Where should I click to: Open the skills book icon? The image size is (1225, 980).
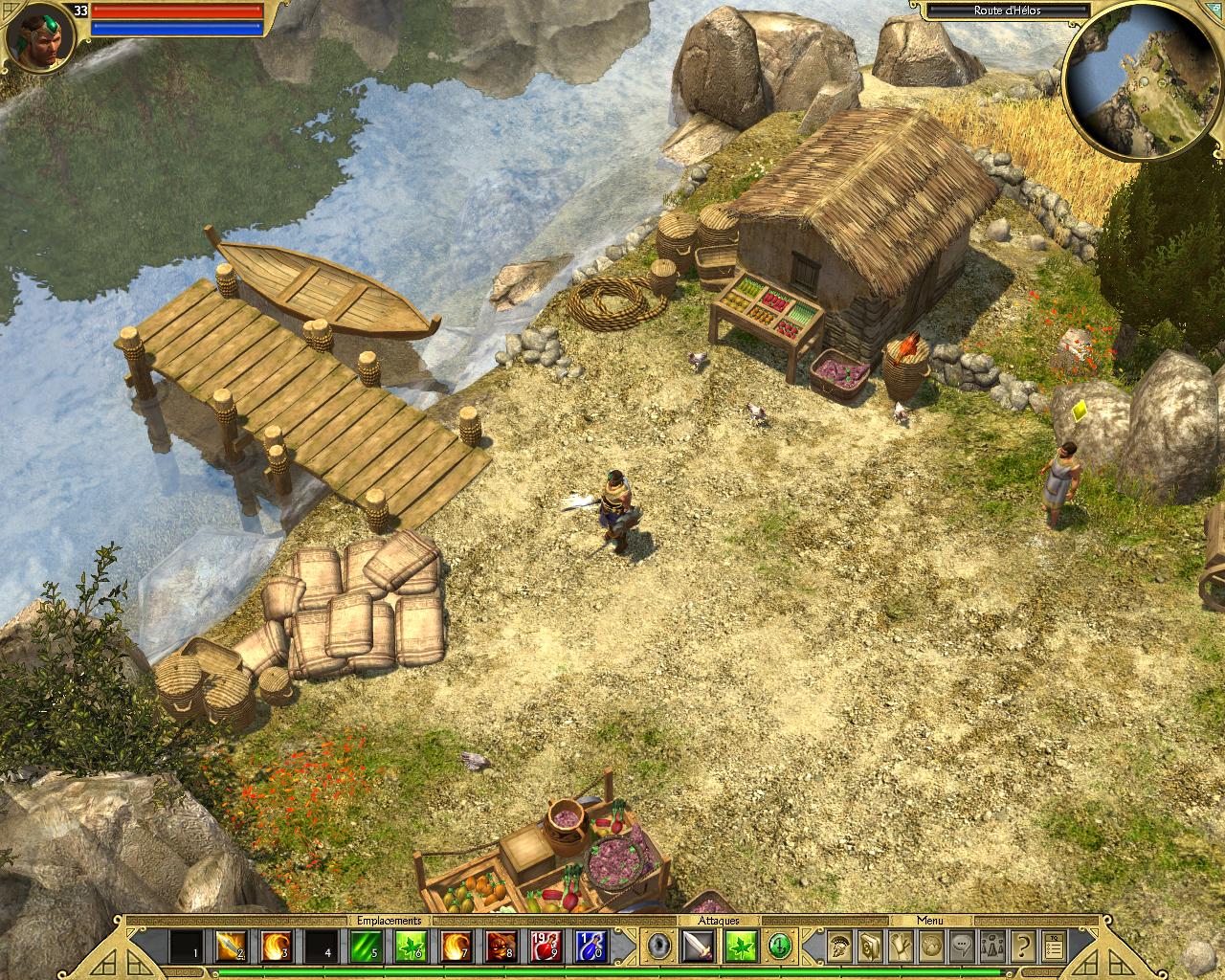coord(870,947)
